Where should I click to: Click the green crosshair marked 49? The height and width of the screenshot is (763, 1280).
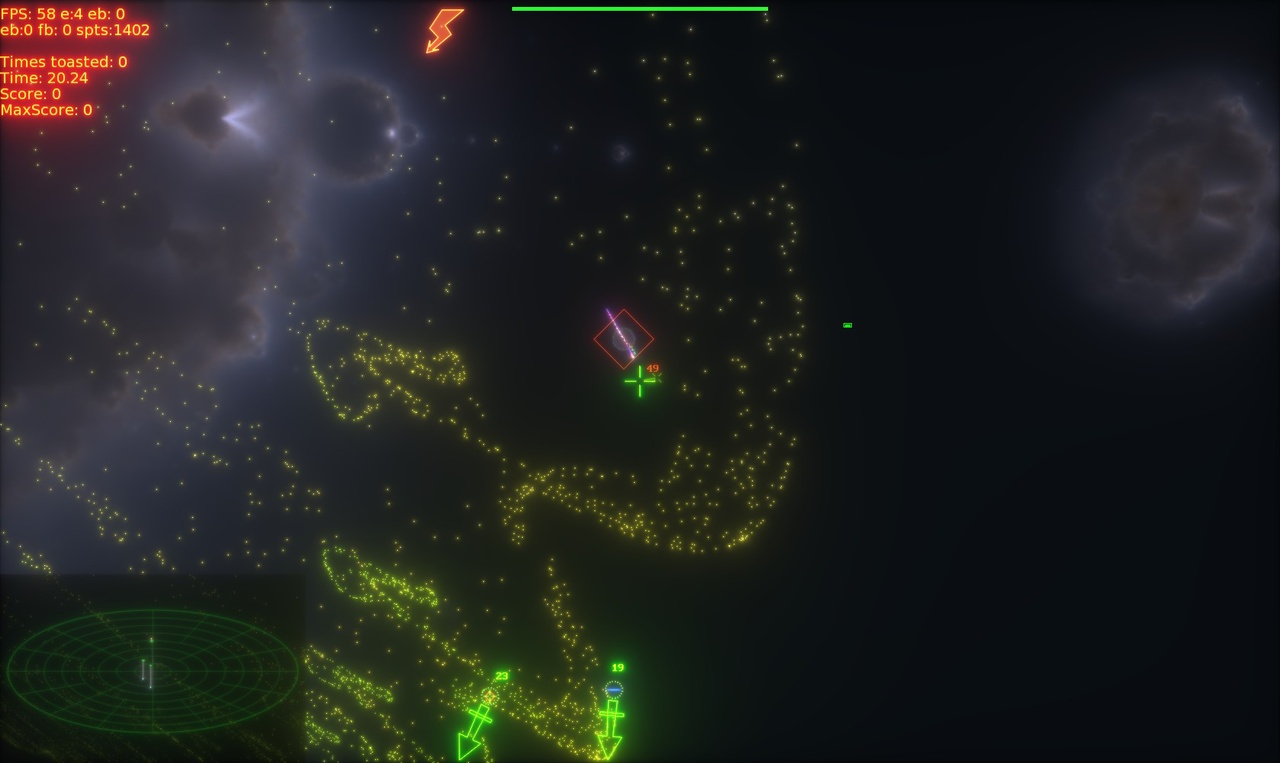pos(638,381)
